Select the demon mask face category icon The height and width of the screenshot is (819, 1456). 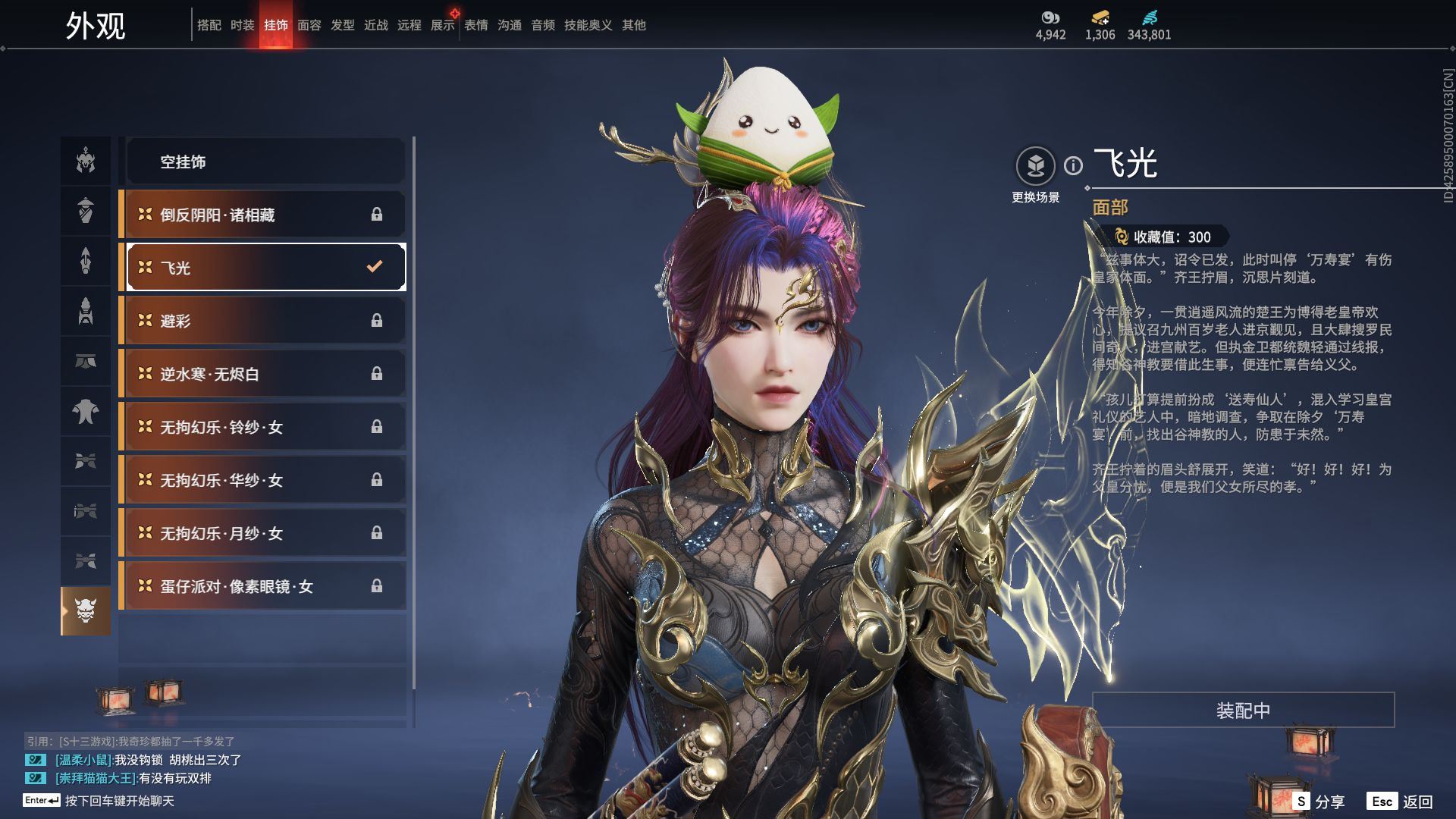pos(86,610)
